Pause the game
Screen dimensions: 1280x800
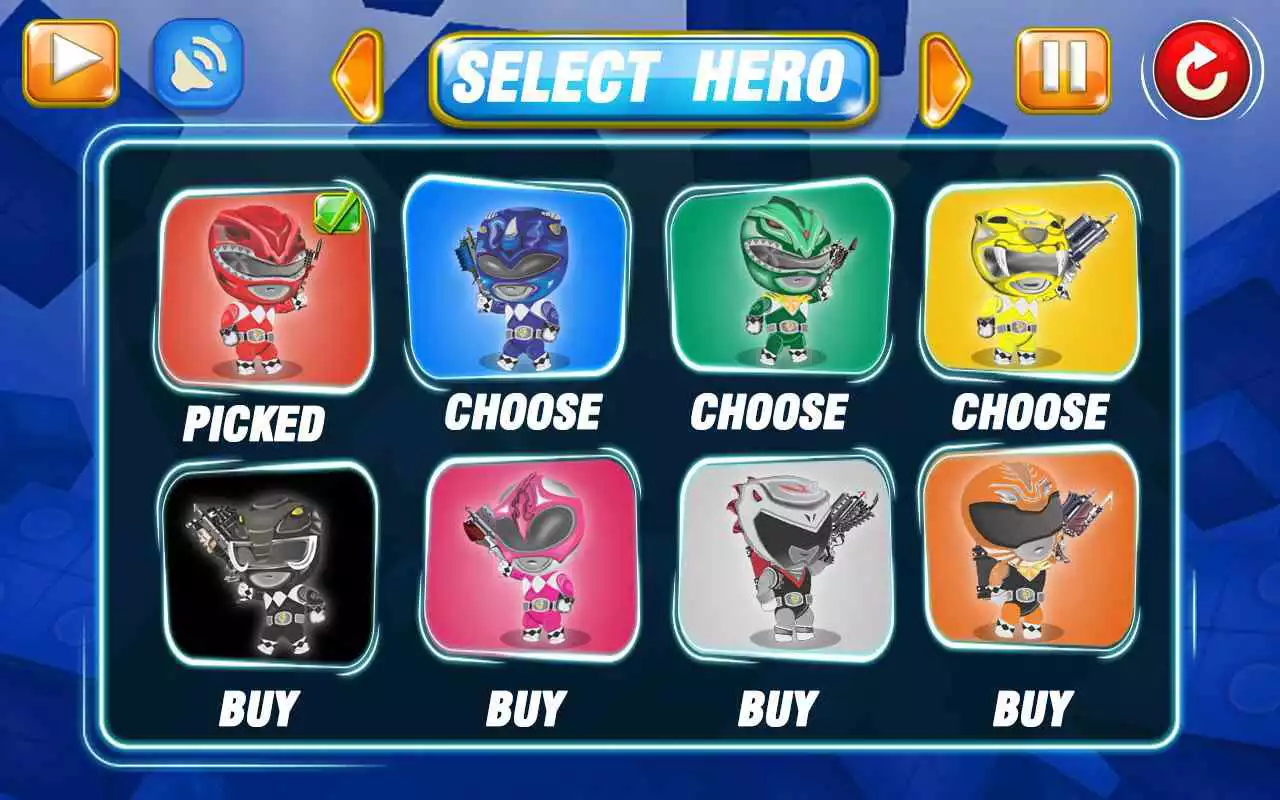point(1063,66)
